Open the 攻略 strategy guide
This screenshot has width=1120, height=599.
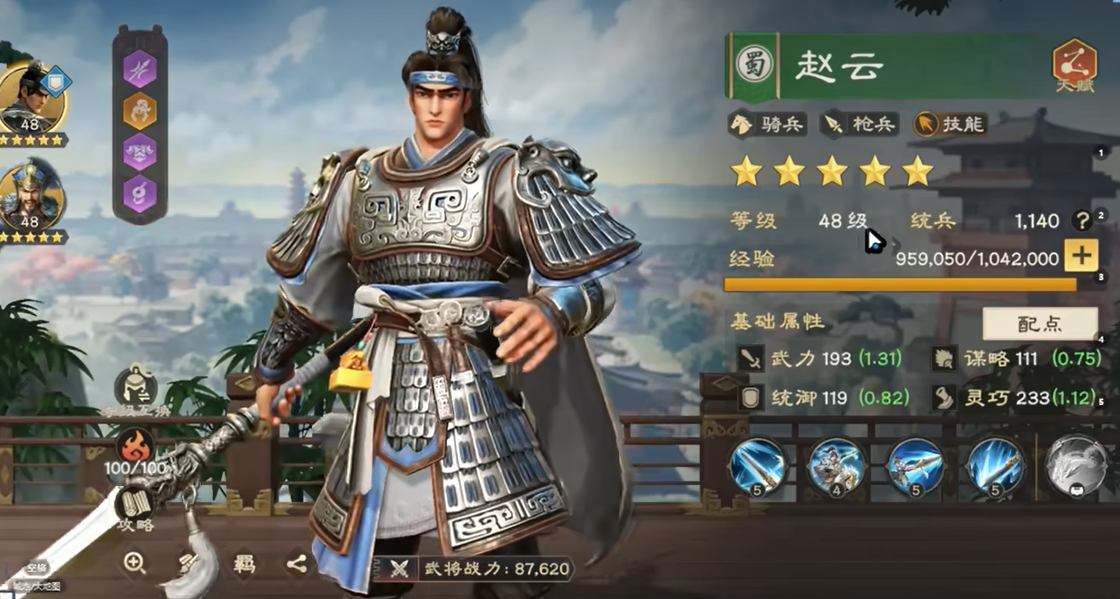pos(136,506)
